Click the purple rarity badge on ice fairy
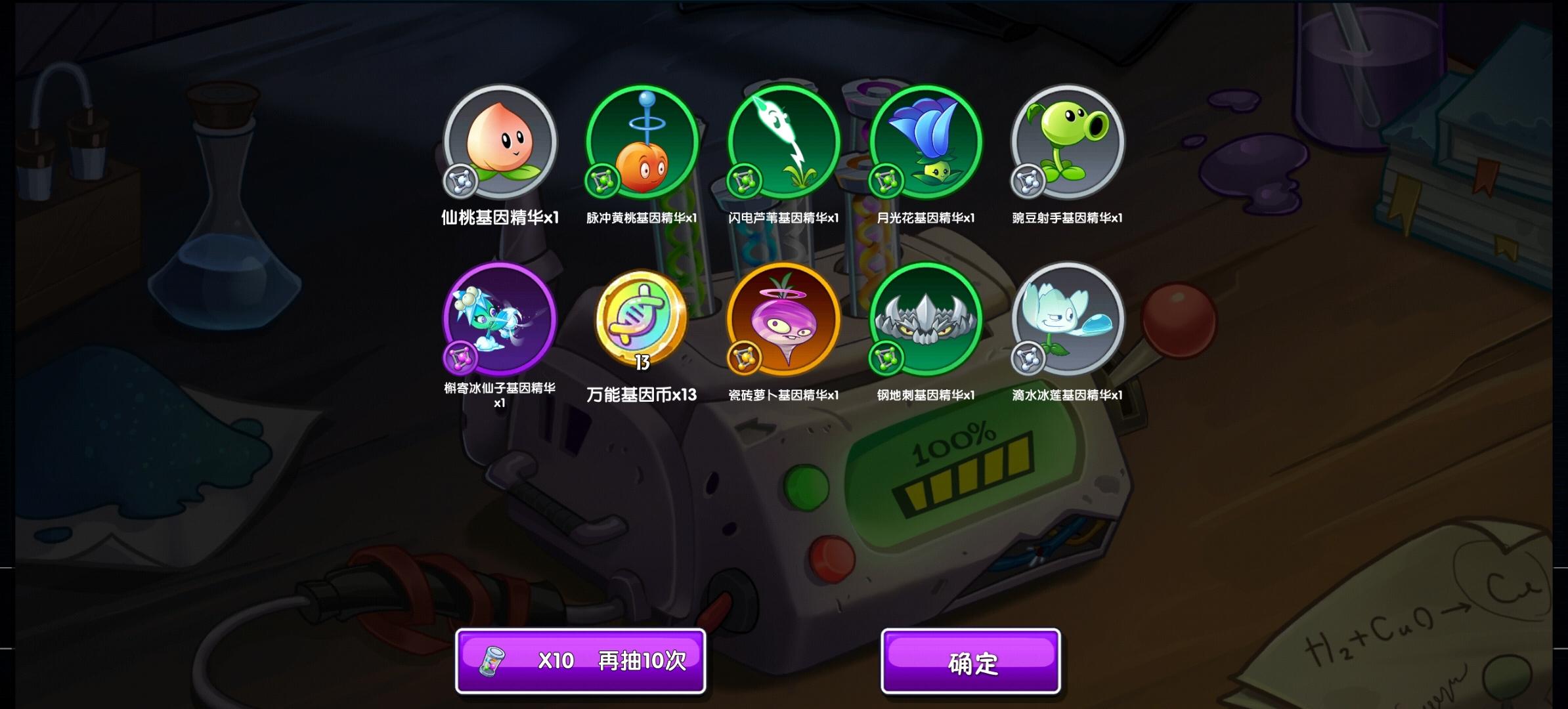This screenshot has width=1568, height=709. (460, 360)
